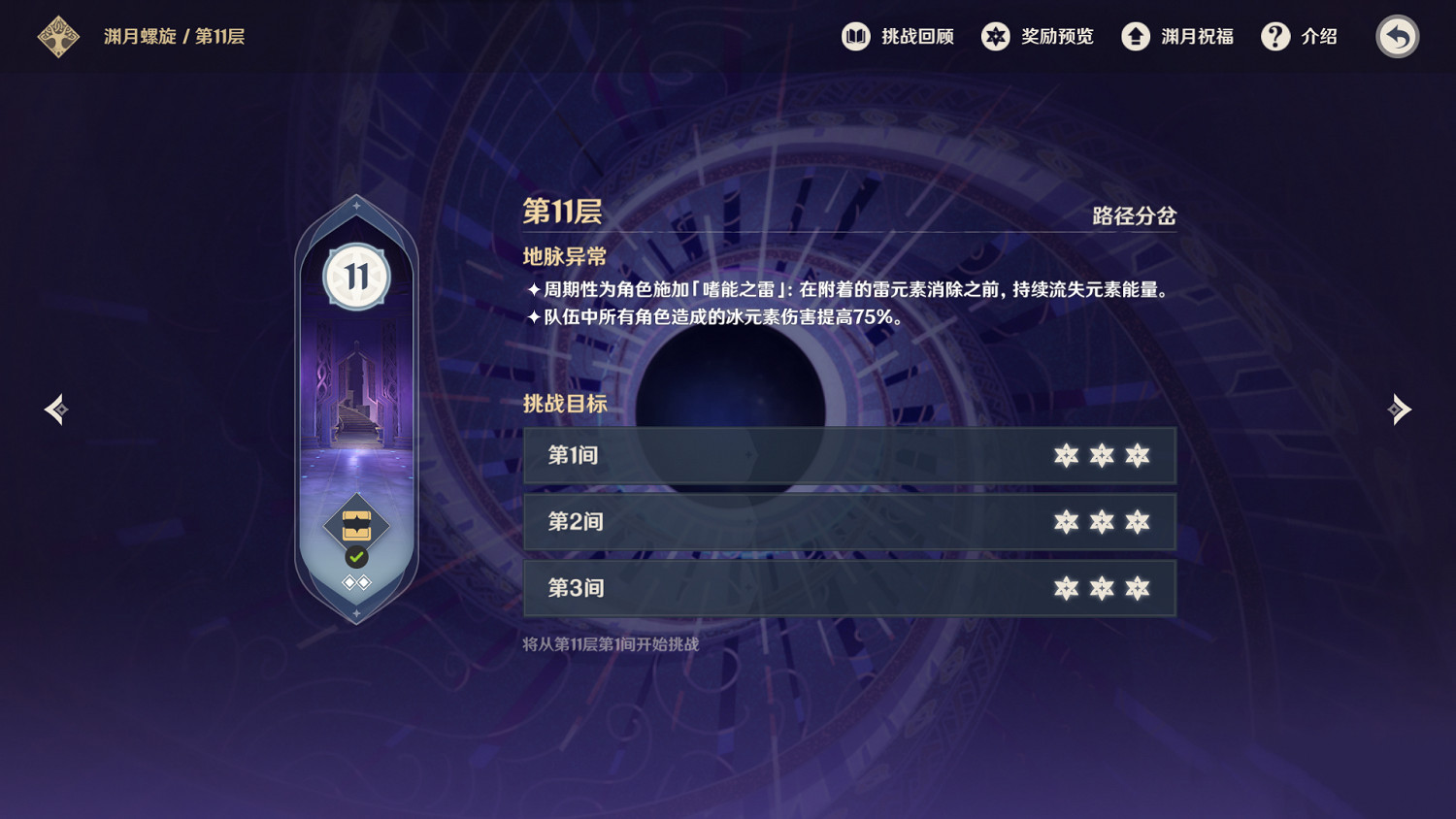Open the 渊月螺旋 breadcrumb menu item
1456x819 pixels.
click(139, 37)
